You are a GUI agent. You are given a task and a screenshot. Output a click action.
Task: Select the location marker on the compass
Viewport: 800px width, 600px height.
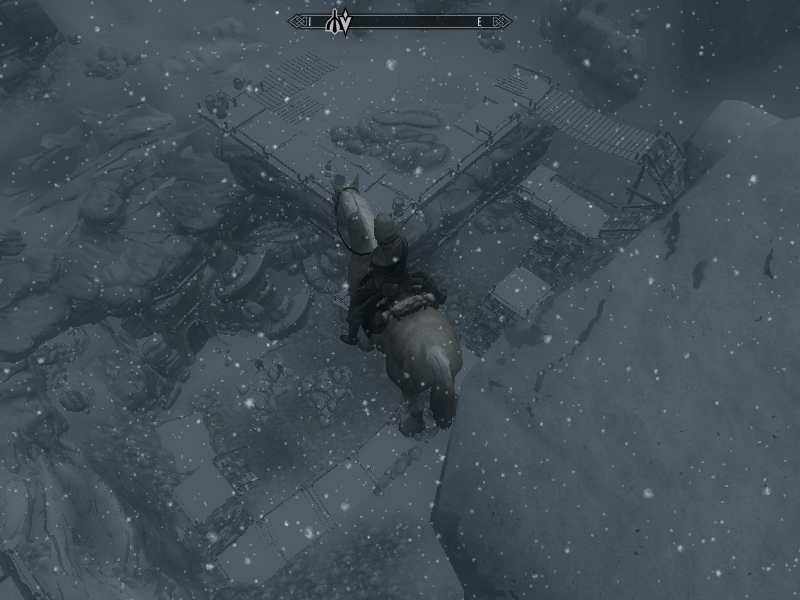pos(332,24)
